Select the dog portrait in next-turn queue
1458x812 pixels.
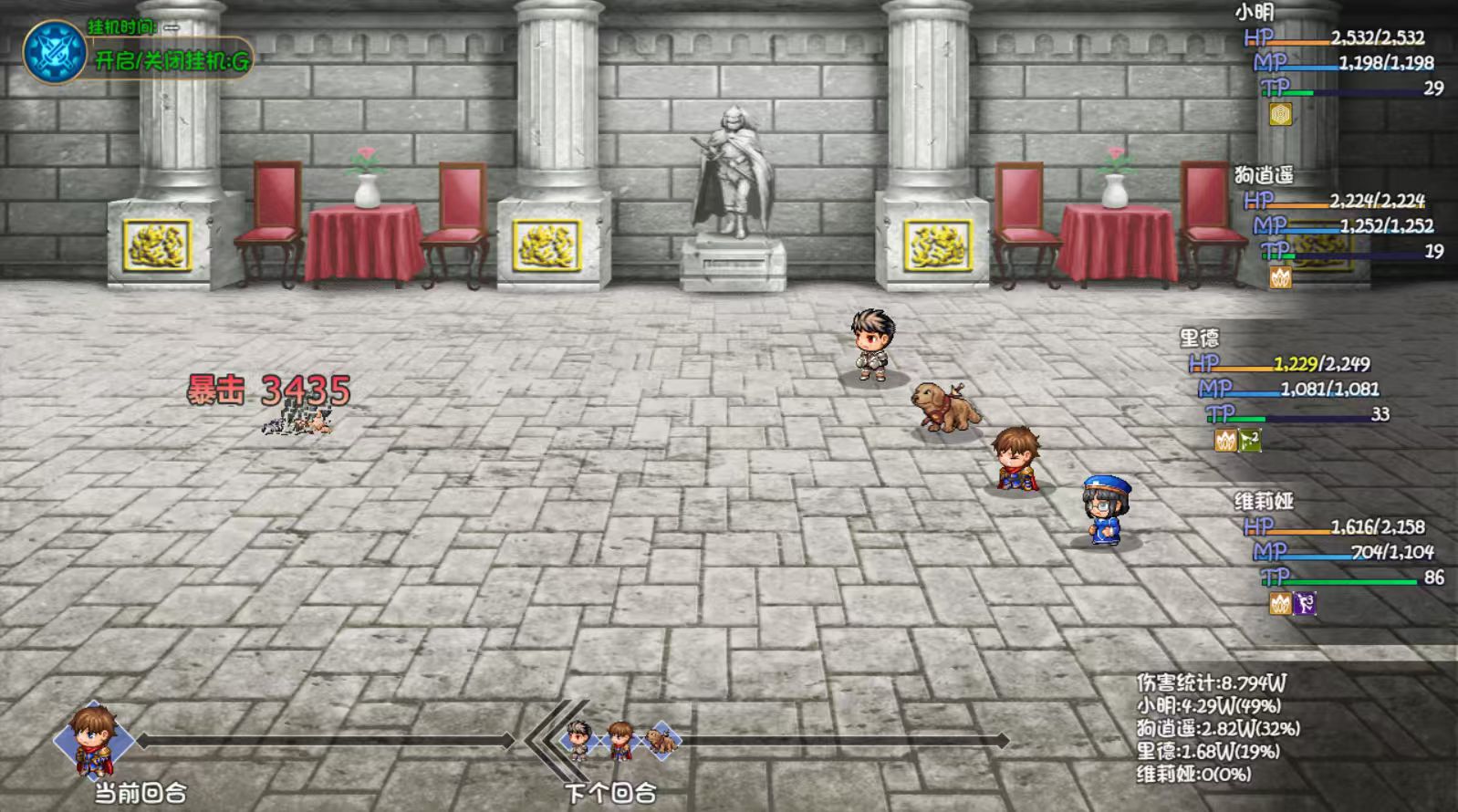(x=660, y=741)
